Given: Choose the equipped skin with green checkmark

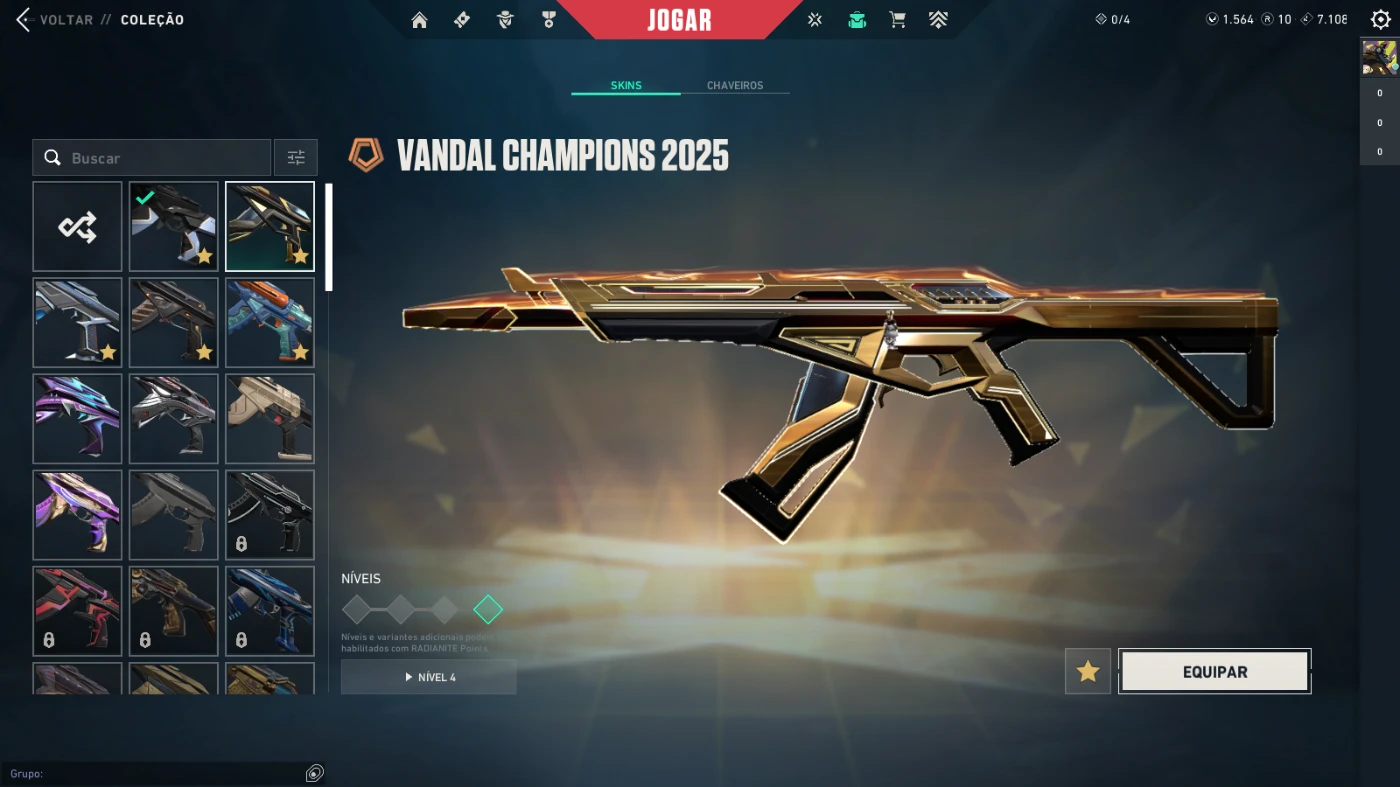Looking at the screenshot, I should click(x=173, y=227).
